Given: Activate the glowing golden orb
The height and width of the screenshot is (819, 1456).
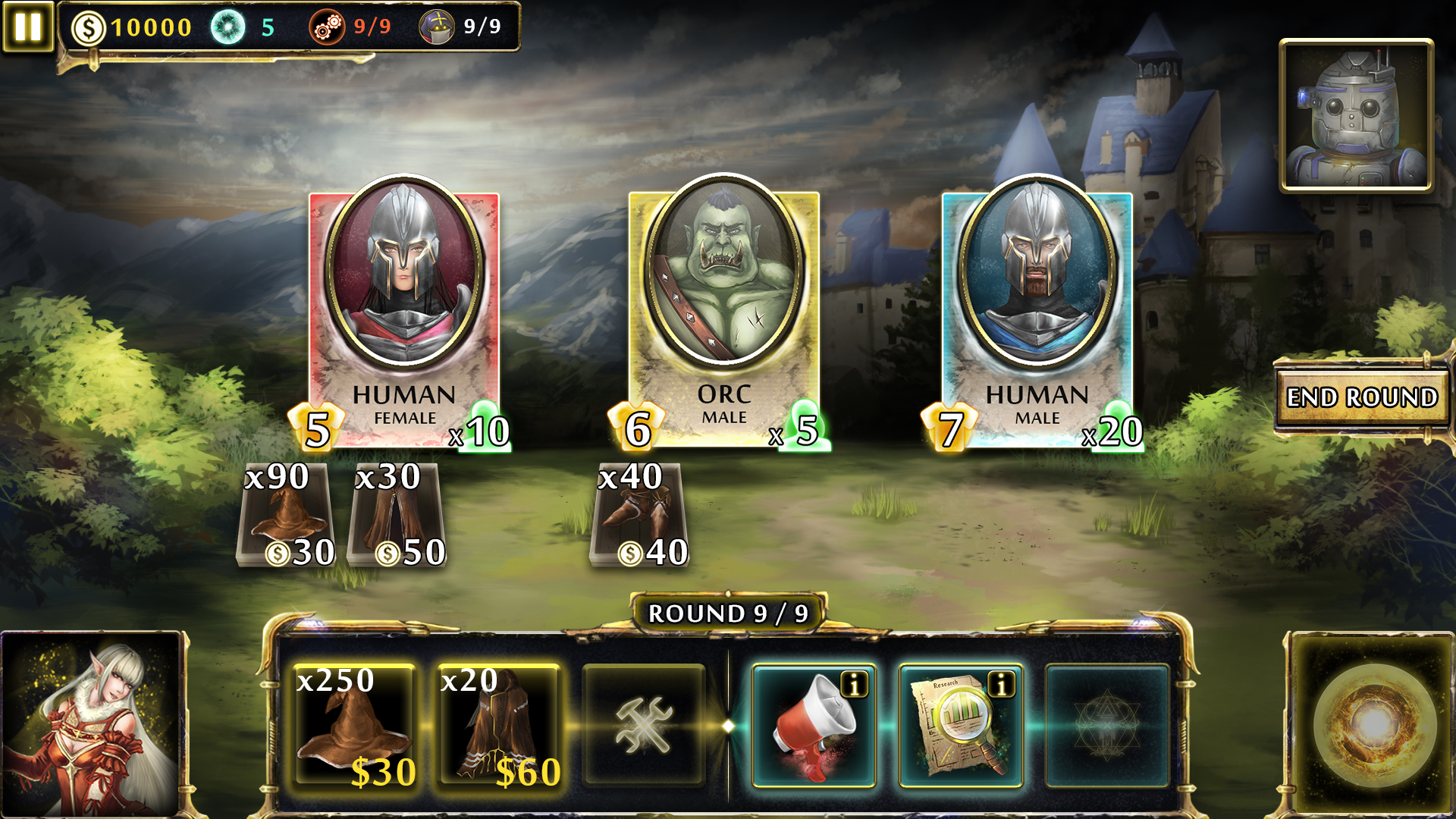Looking at the screenshot, I should 1374,724.
